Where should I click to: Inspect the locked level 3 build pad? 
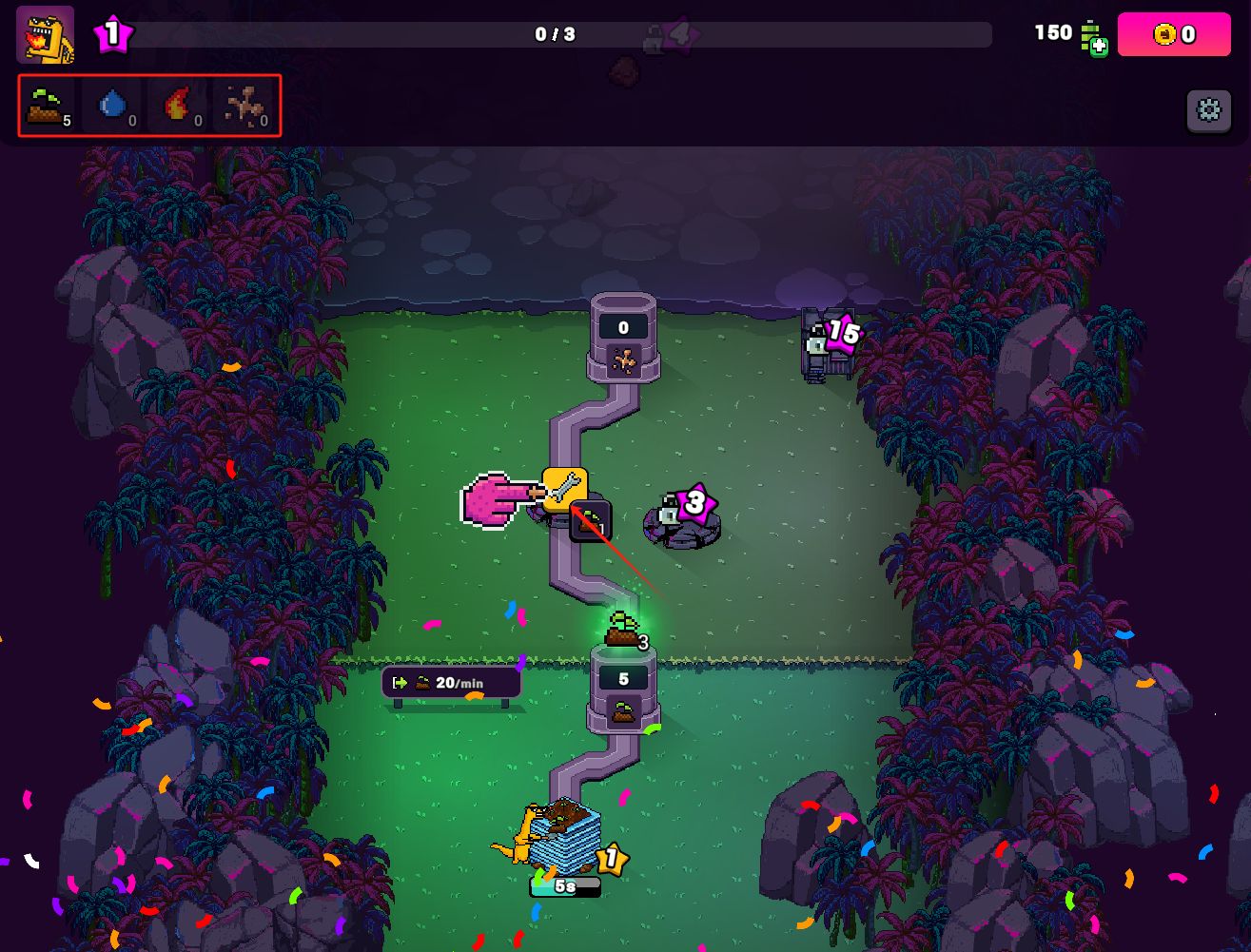point(682,519)
